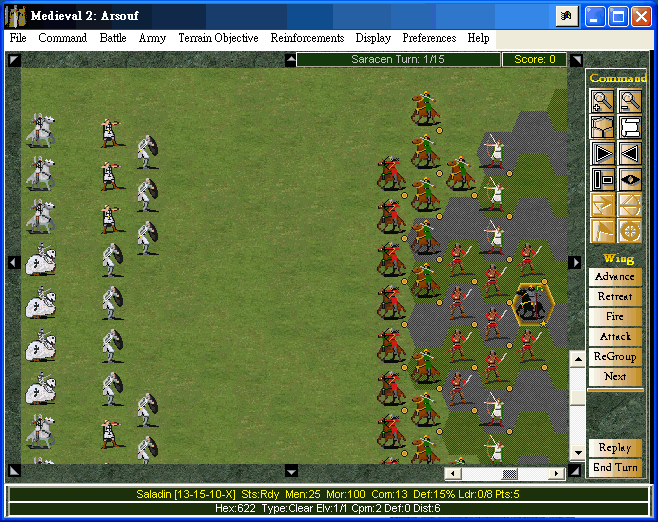Click the ReGroup button

[615, 357]
